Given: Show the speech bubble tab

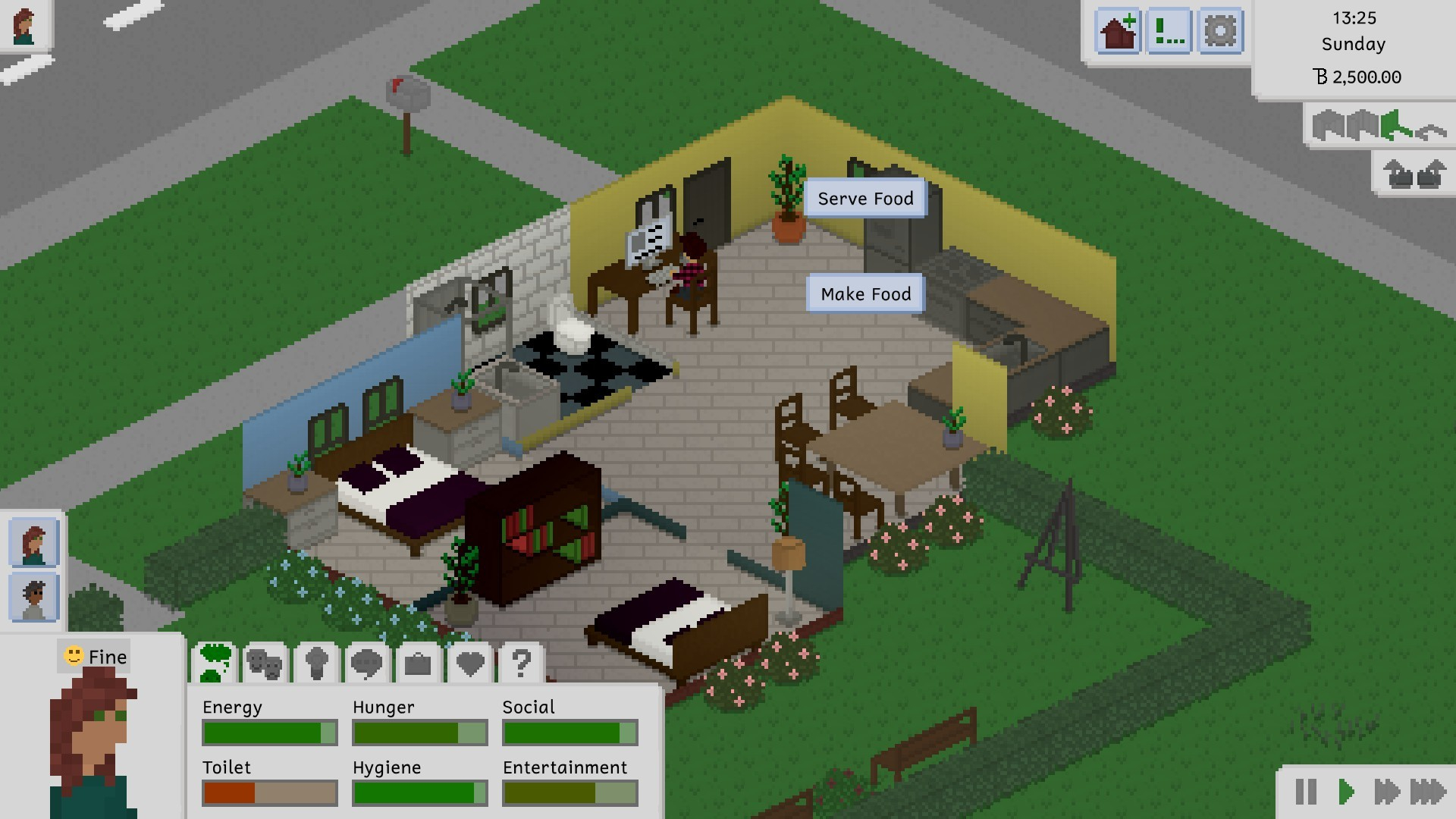Looking at the screenshot, I should point(367,664).
